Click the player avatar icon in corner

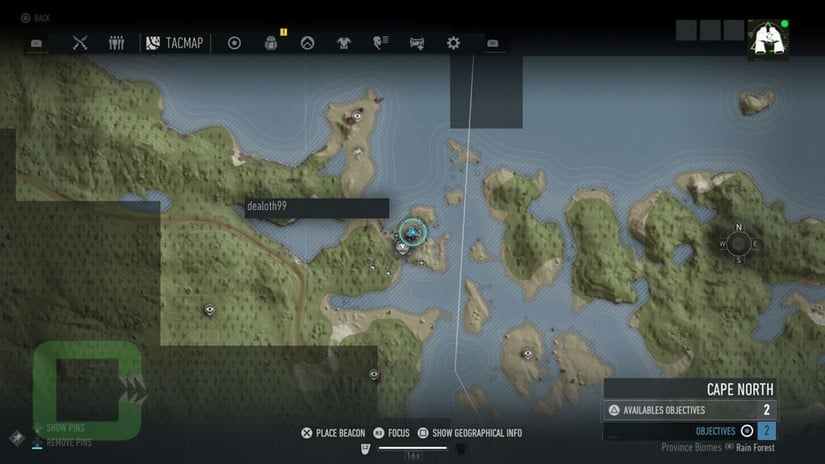click(x=767, y=39)
